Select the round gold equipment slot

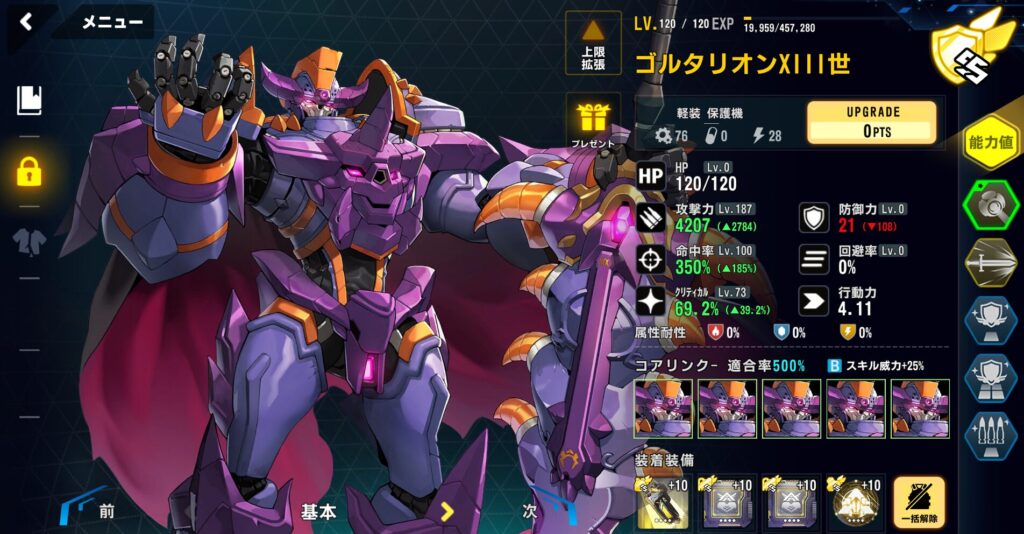tap(855, 501)
